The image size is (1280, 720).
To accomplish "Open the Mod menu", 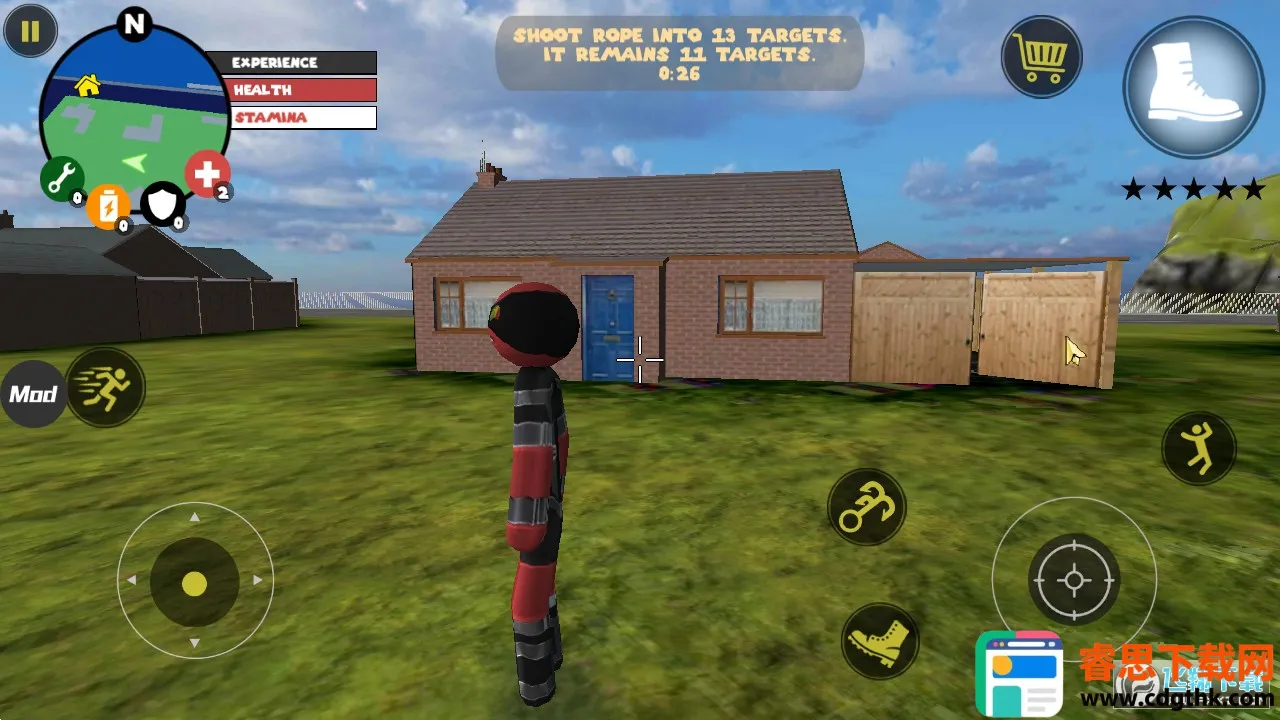I will pos(33,394).
